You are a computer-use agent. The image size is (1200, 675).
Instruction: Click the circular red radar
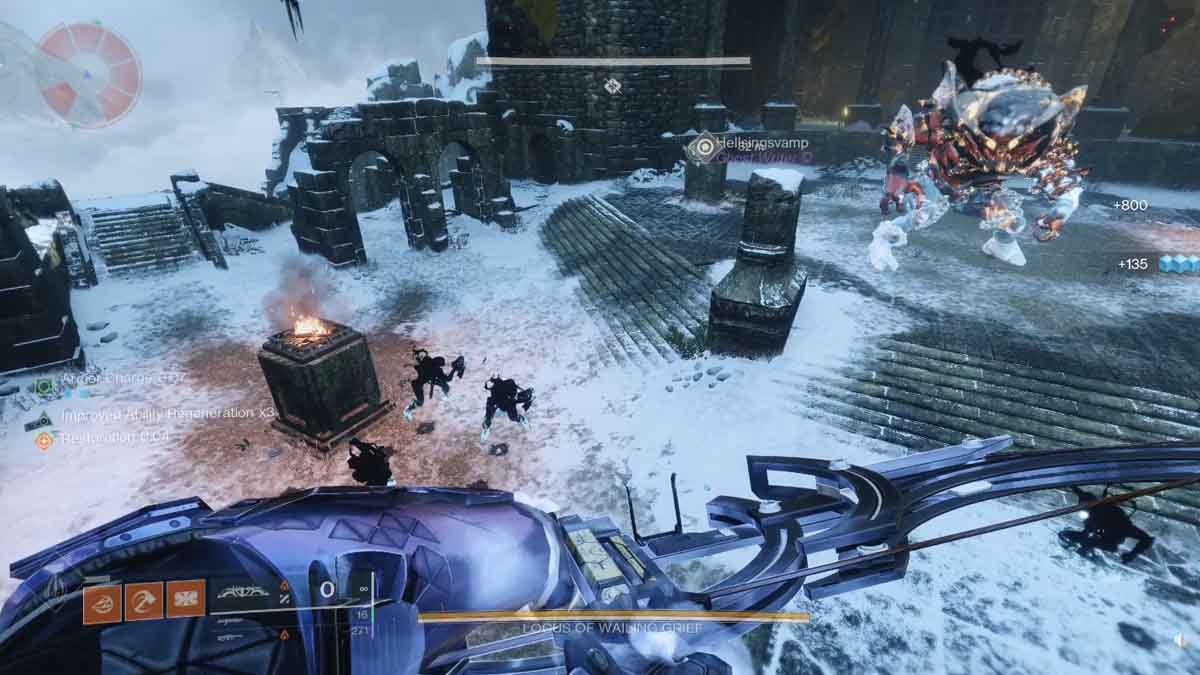[x=88, y=74]
